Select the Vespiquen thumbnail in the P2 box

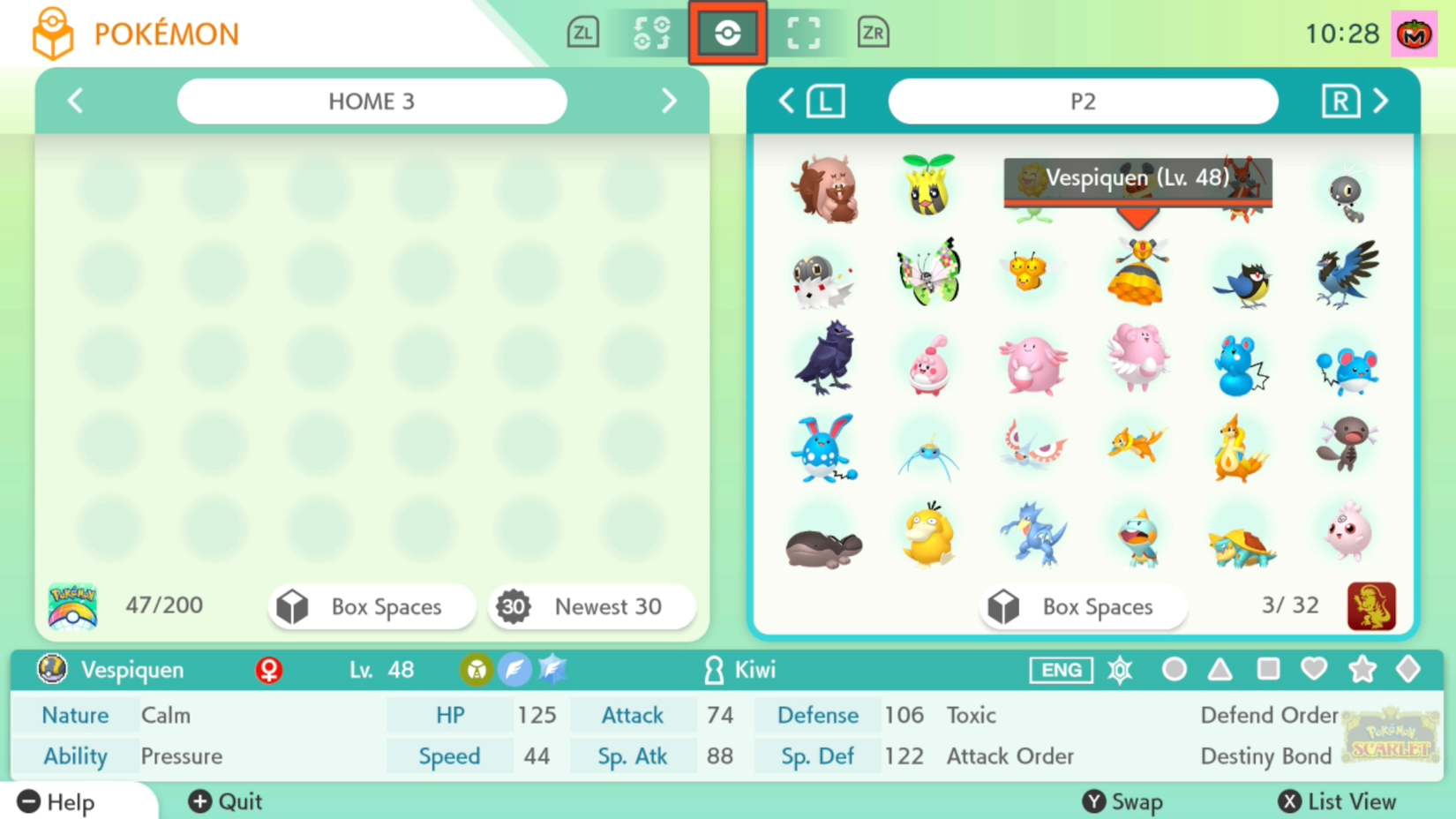[1137, 274]
